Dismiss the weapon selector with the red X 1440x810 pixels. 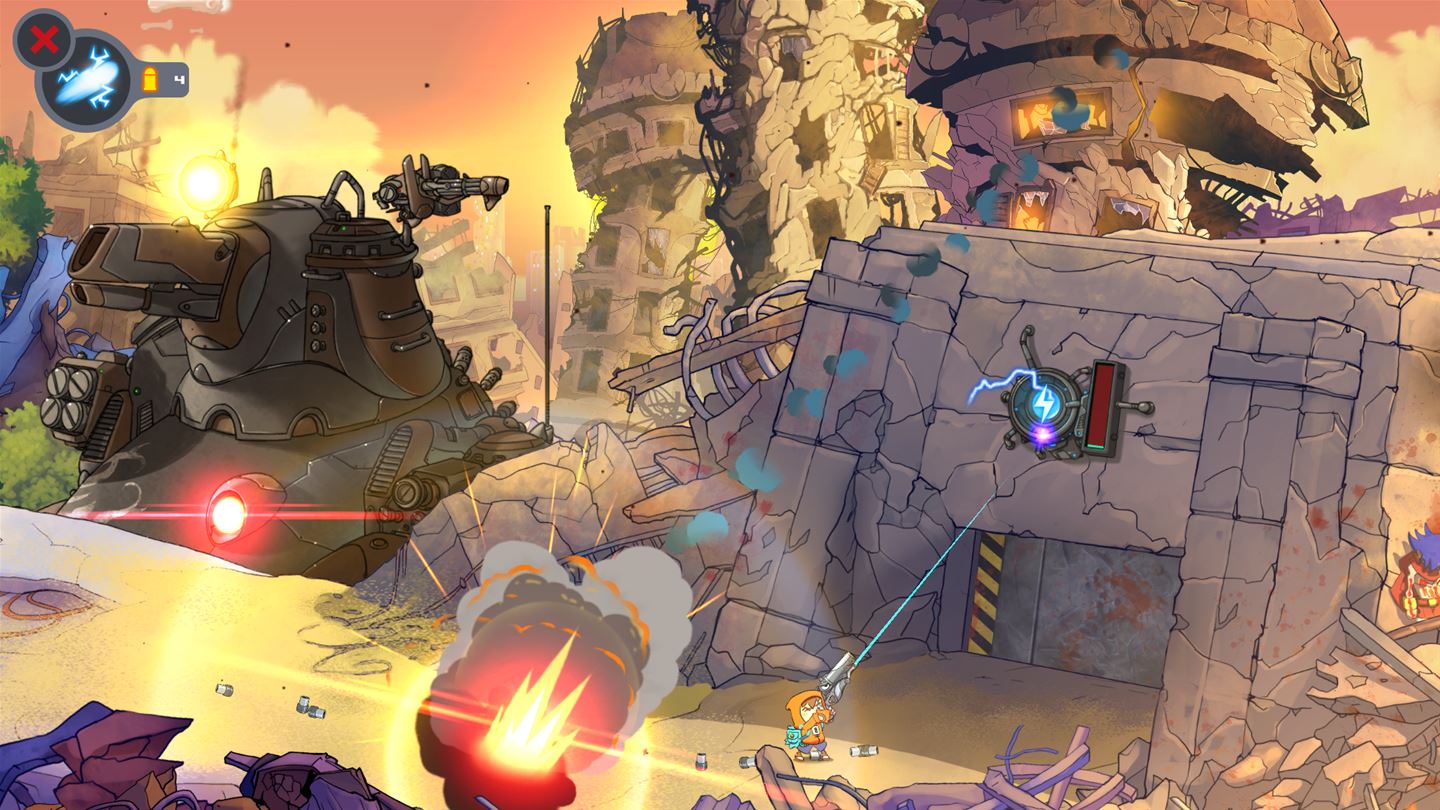[44, 40]
